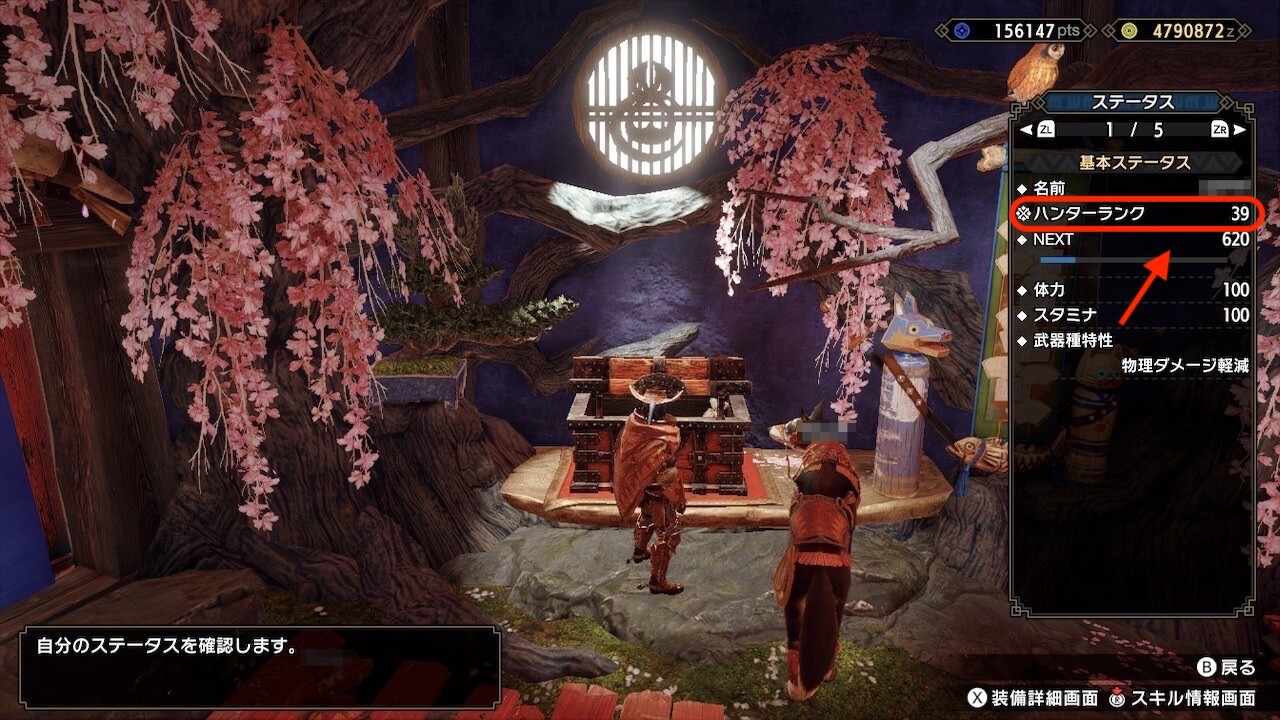The height and width of the screenshot is (720, 1280).
Task: Select the ハンターランク row
Action: click(1134, 213)
